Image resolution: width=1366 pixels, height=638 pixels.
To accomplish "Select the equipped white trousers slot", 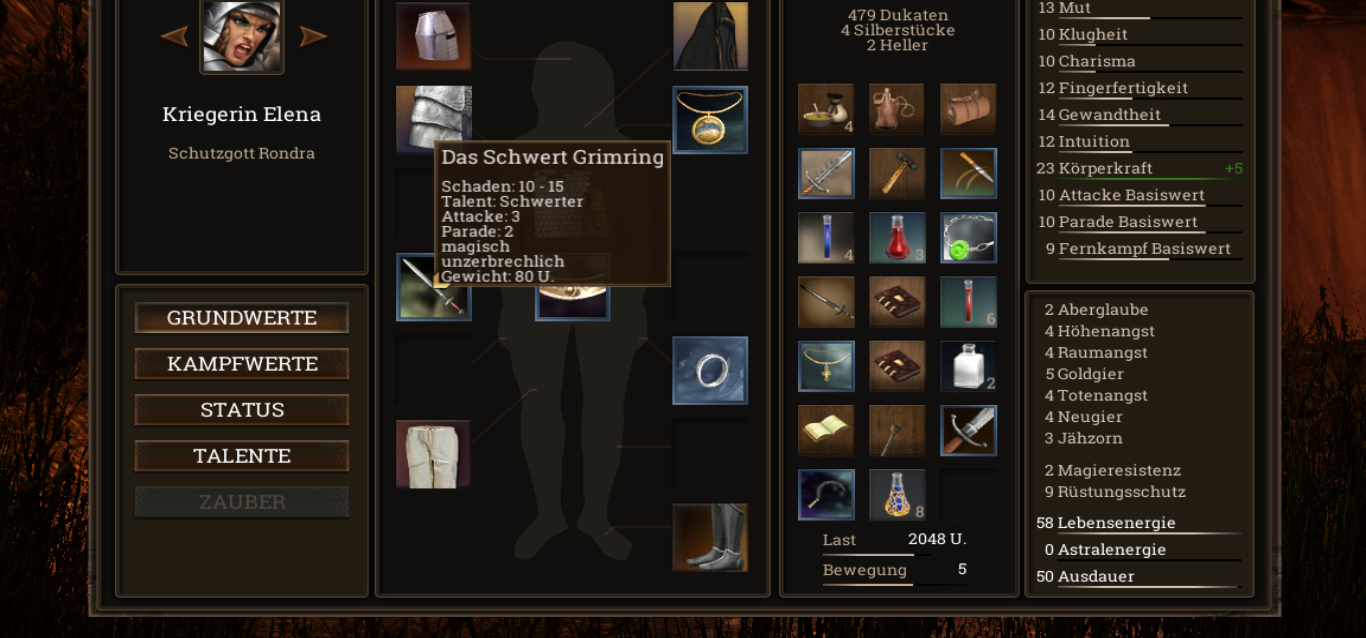I will [433, 454].
